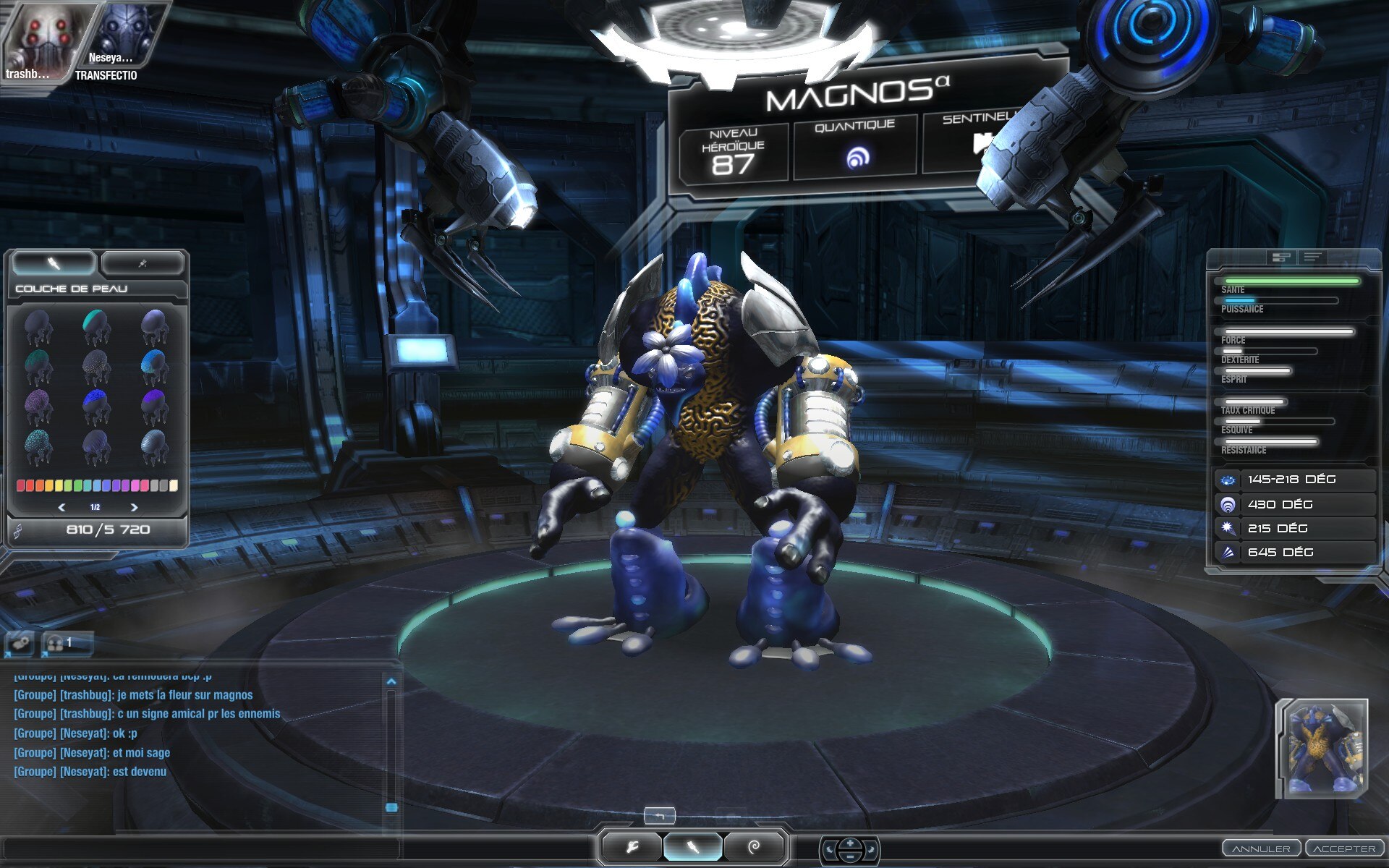Viewport: 1389px width, 868px height.
Task: Open the wrench build mode tab
Action: click(632, 847)
